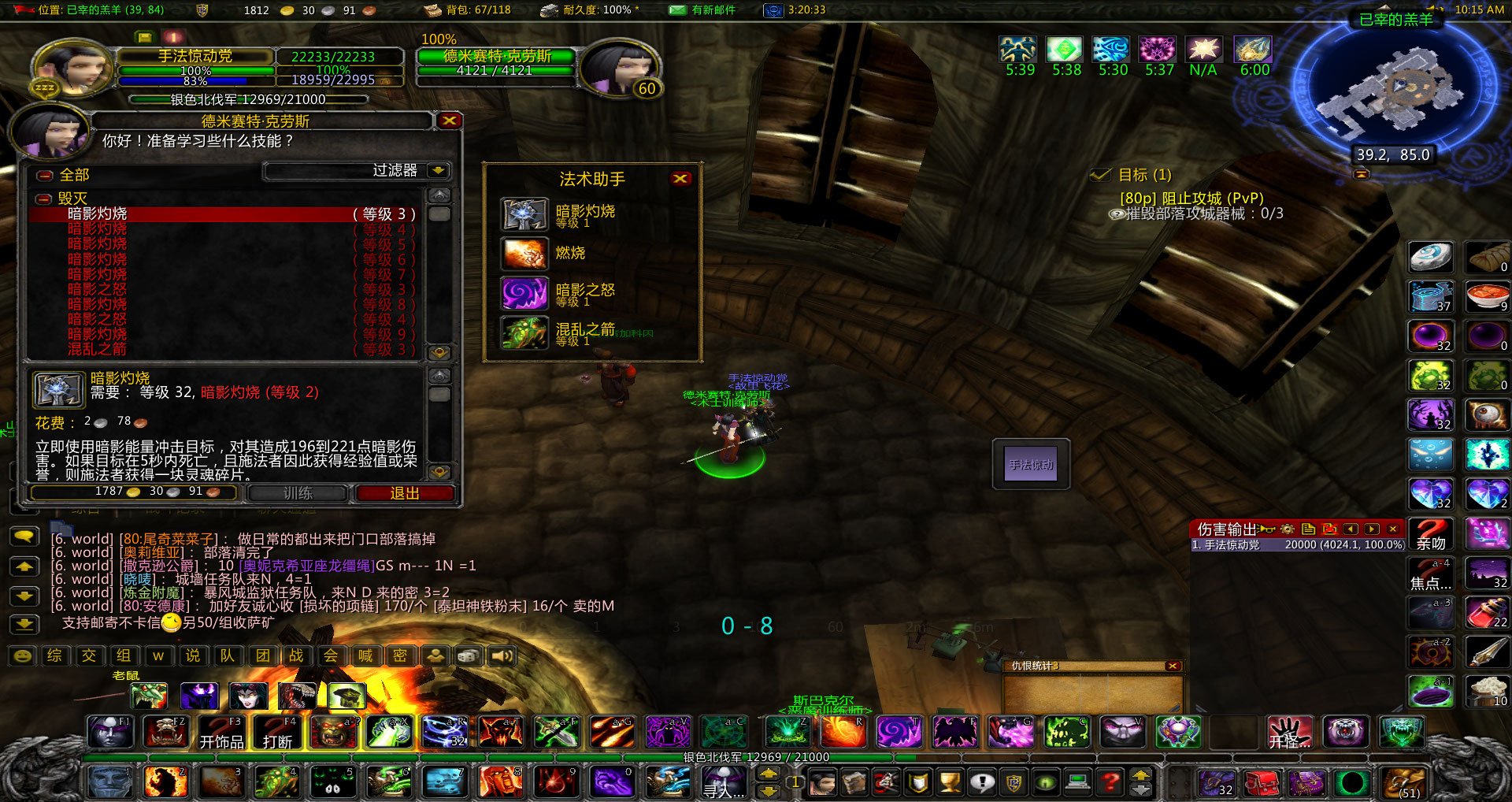Click the 训练 button to train skill

[297, 493]
